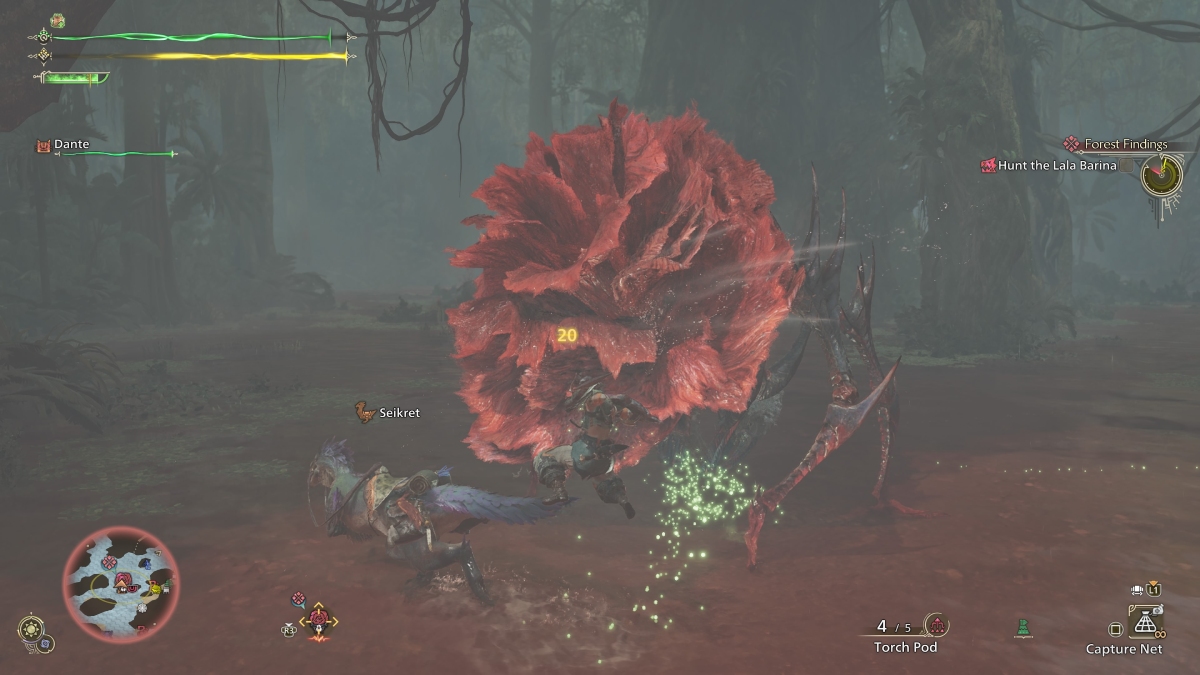The image size is (1200, 675).
Task: Check the quest timer clock dial
Action: (x=1160, y=177)
